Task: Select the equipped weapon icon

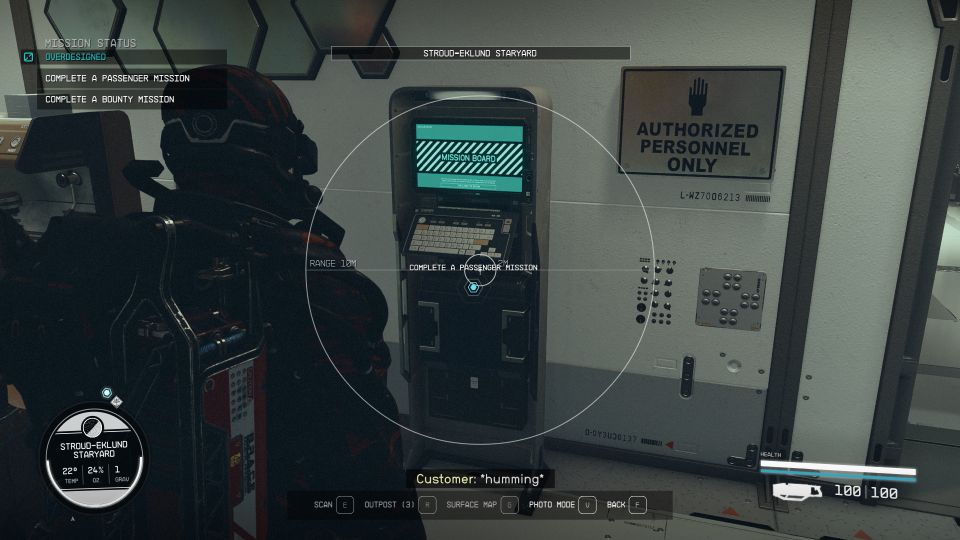Action: [797, 491]
